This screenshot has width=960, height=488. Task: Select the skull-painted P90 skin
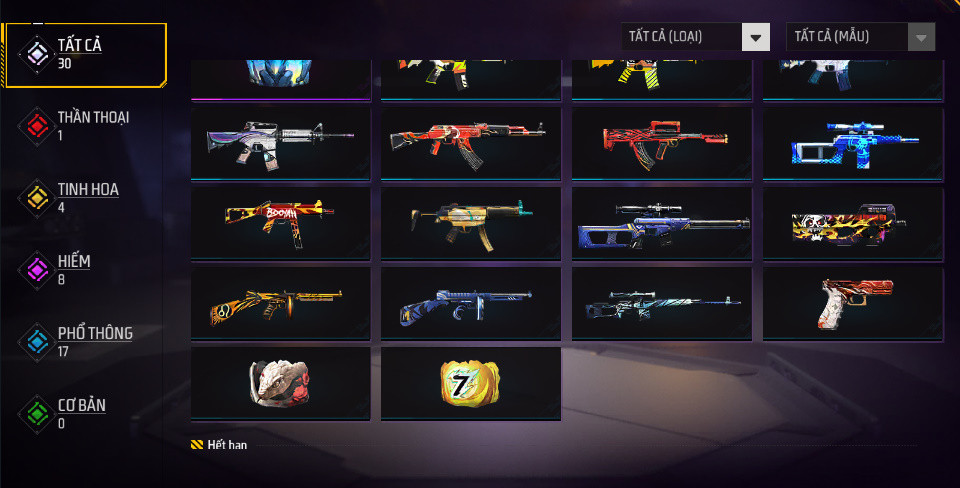click(852, 223)
